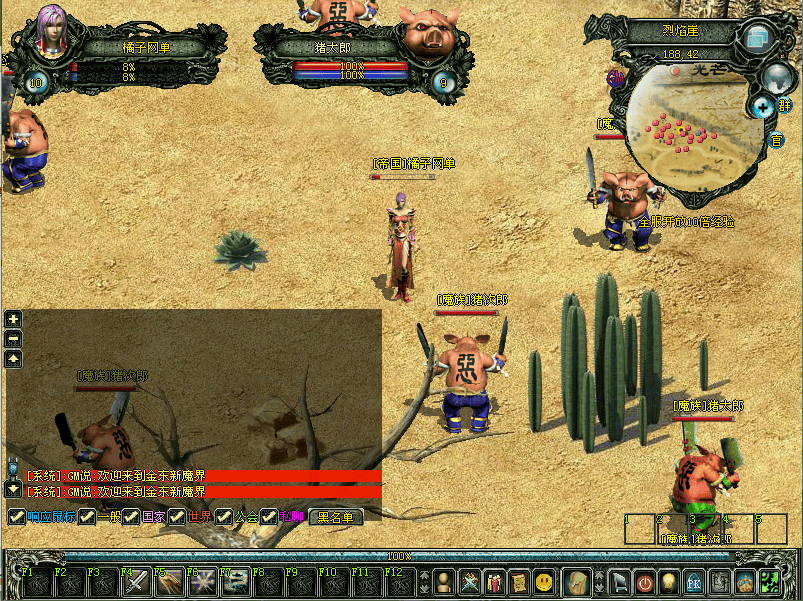This screenshot has width=803, height=601.
Task: Toggle the PK mode icon
Action: (x=694, y=581)
